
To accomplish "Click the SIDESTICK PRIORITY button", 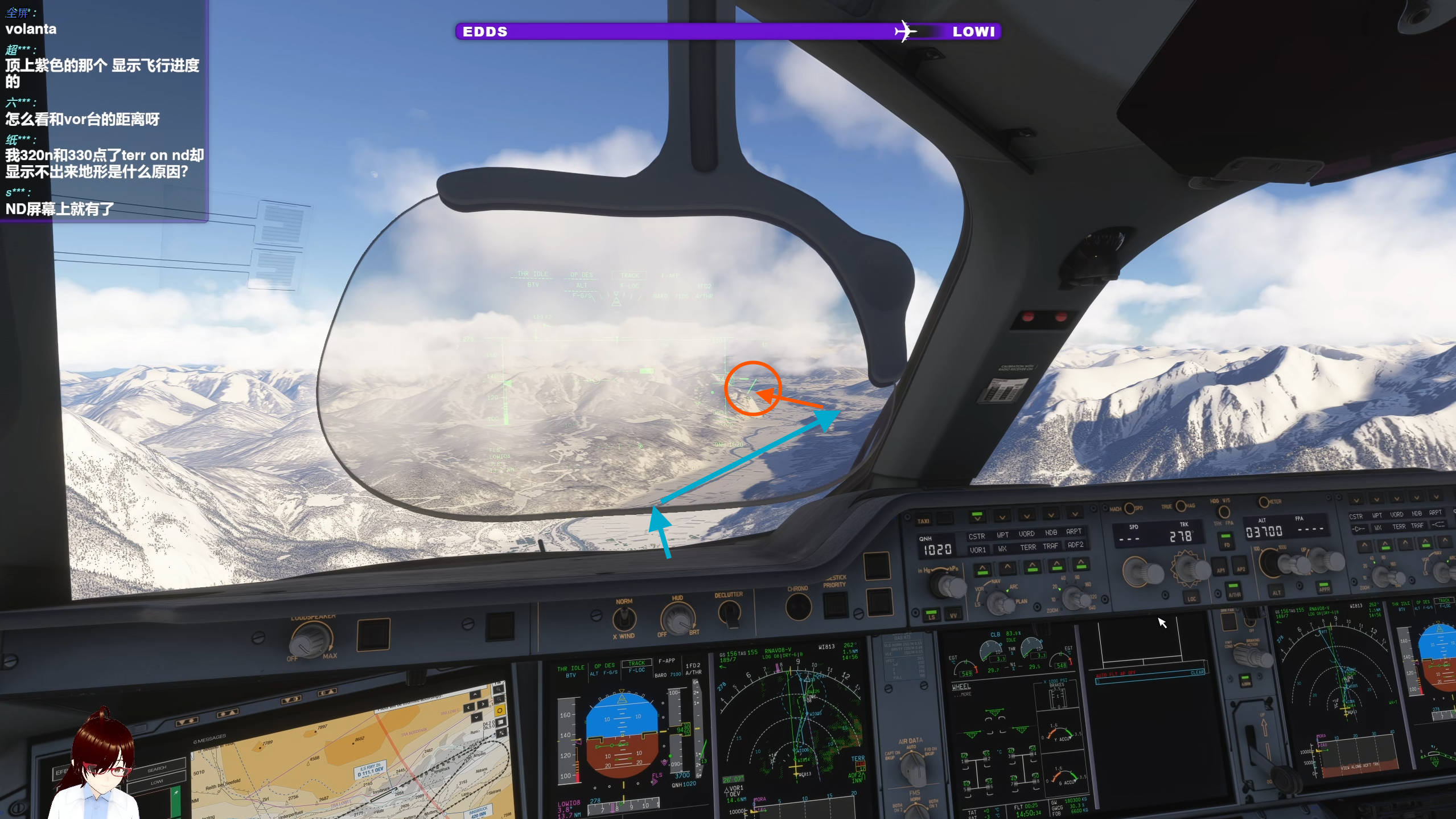I will (836, 604).
